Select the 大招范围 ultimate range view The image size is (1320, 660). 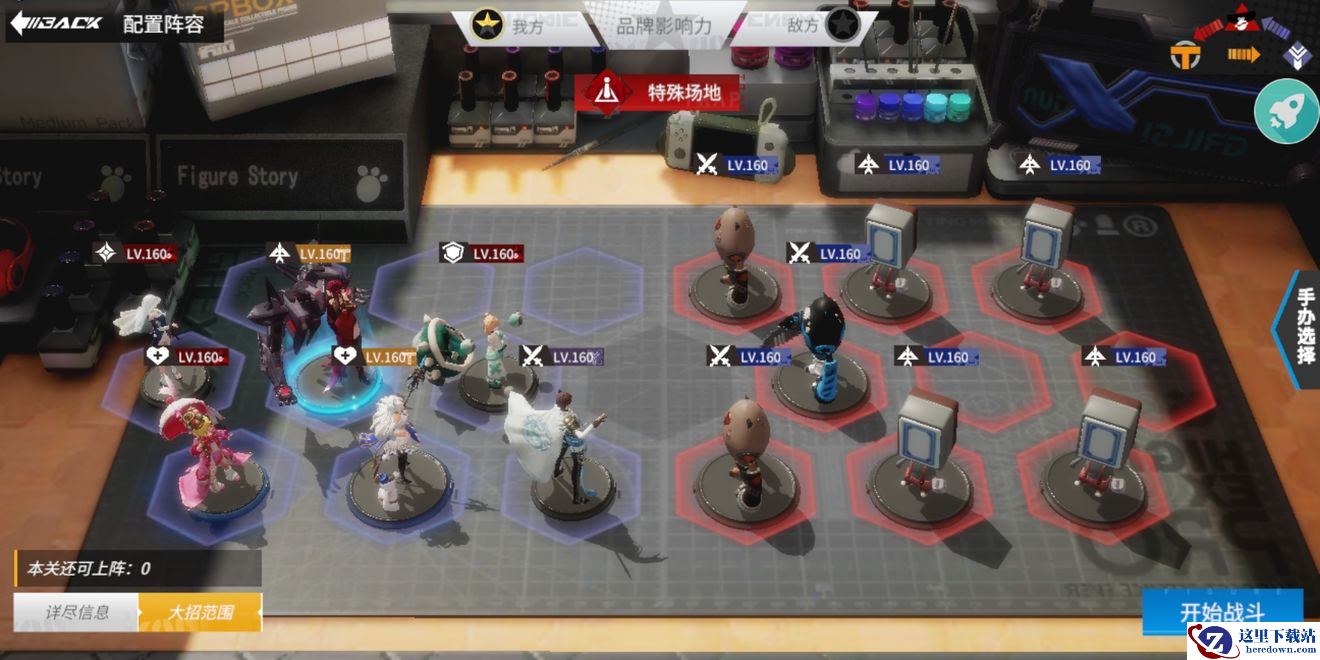pos(200,612)
